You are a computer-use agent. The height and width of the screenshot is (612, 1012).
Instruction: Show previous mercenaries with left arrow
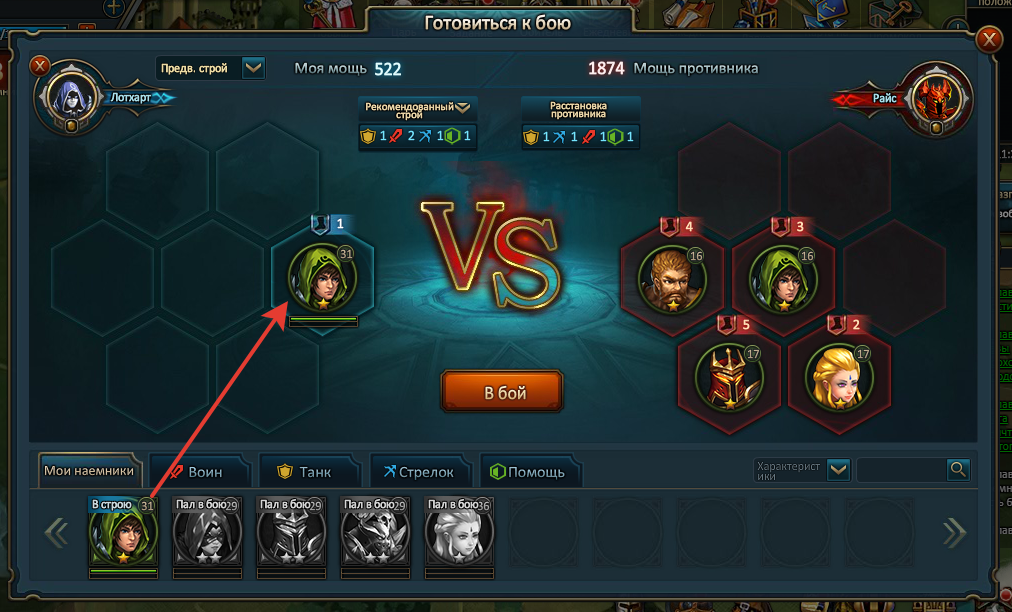[56, 532]
